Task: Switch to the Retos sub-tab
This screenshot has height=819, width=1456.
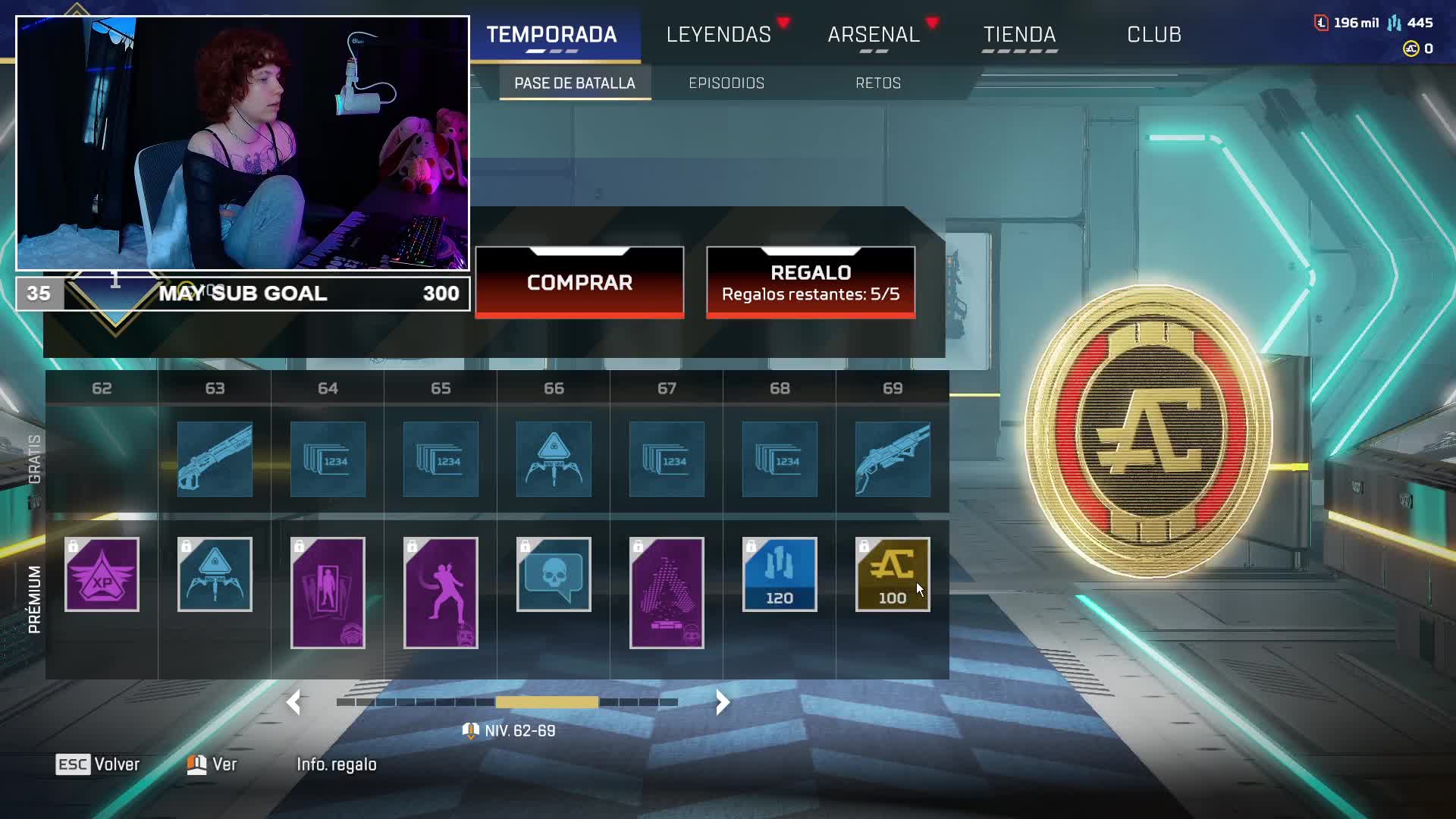Action: pyautogui.click(x=877, y=83)
